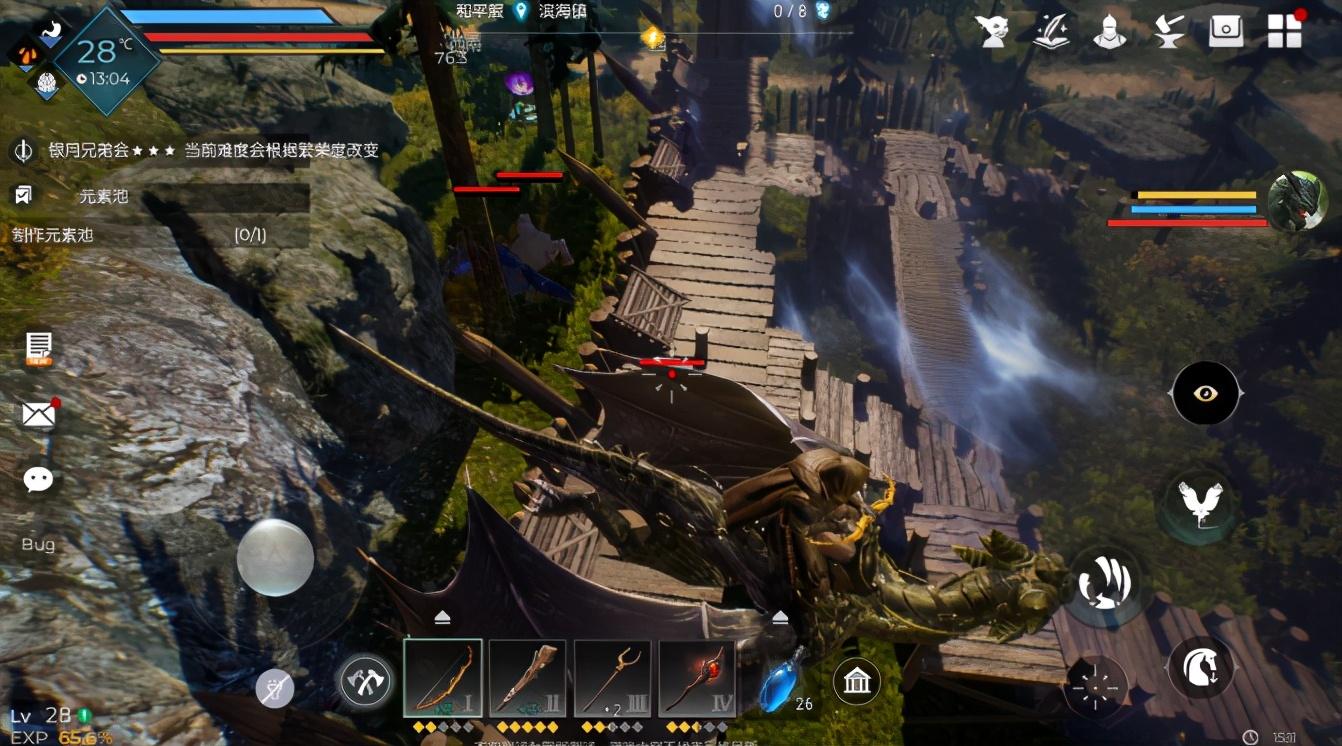Select the forked staff in slot III
This screenshot has height=746, width=1342.
tap(612, 679)
